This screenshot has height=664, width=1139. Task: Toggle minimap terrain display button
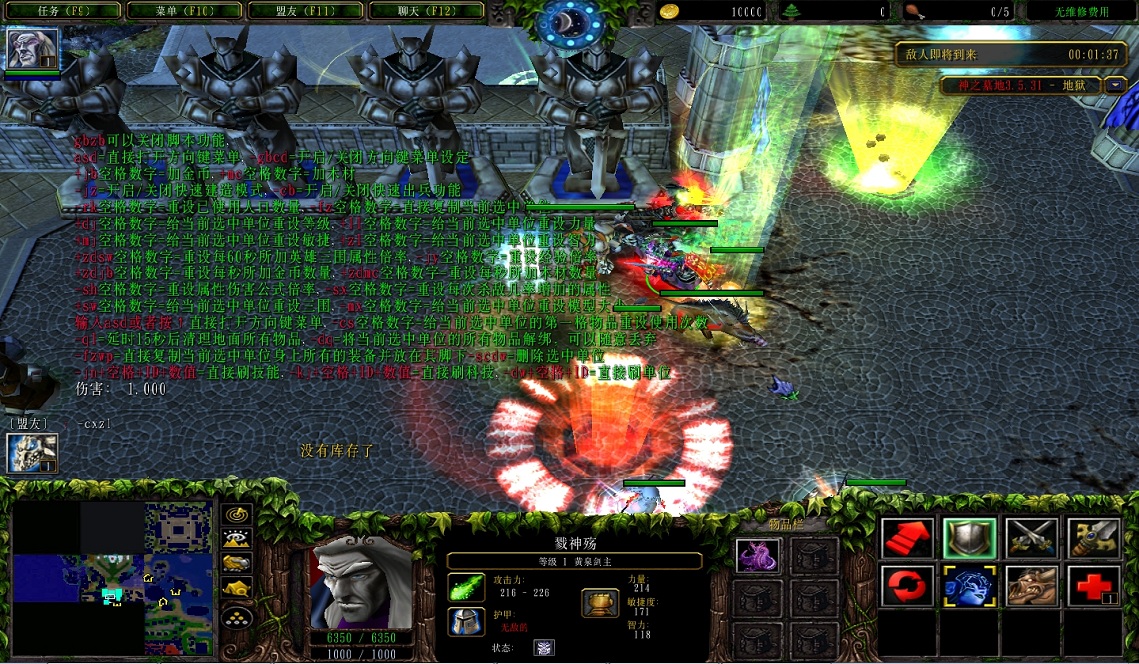coord(237,540)
